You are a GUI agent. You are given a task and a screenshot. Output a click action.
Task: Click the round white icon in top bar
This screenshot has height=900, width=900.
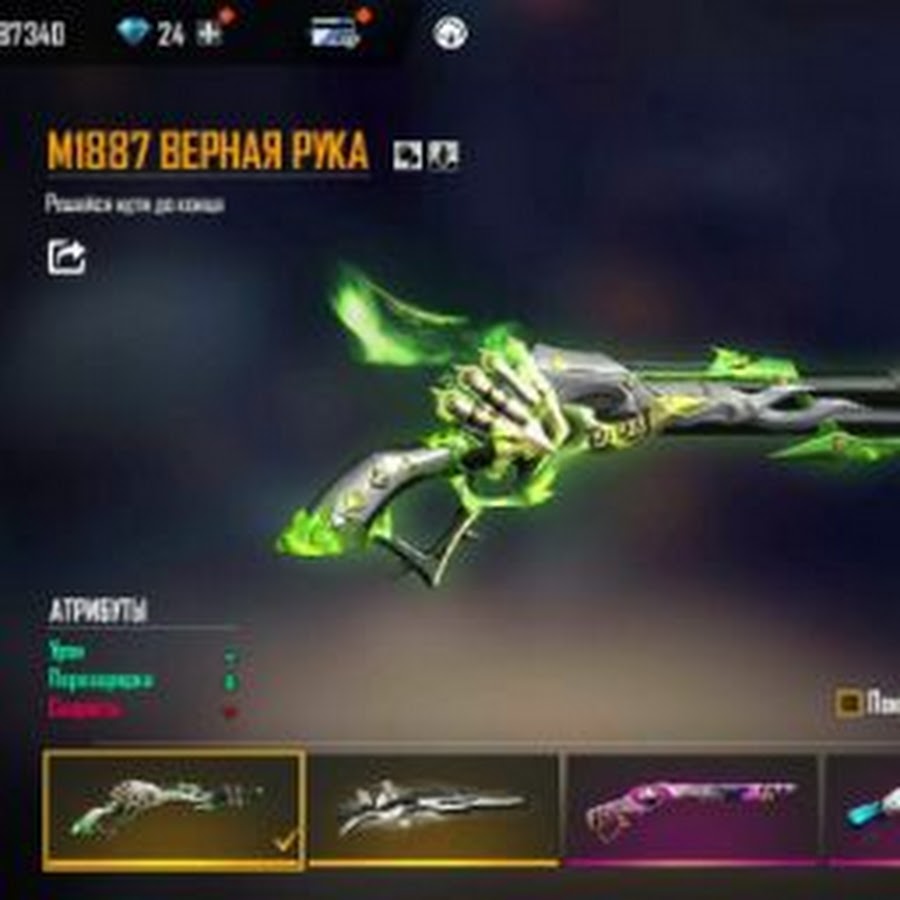[x=450, y=33]
